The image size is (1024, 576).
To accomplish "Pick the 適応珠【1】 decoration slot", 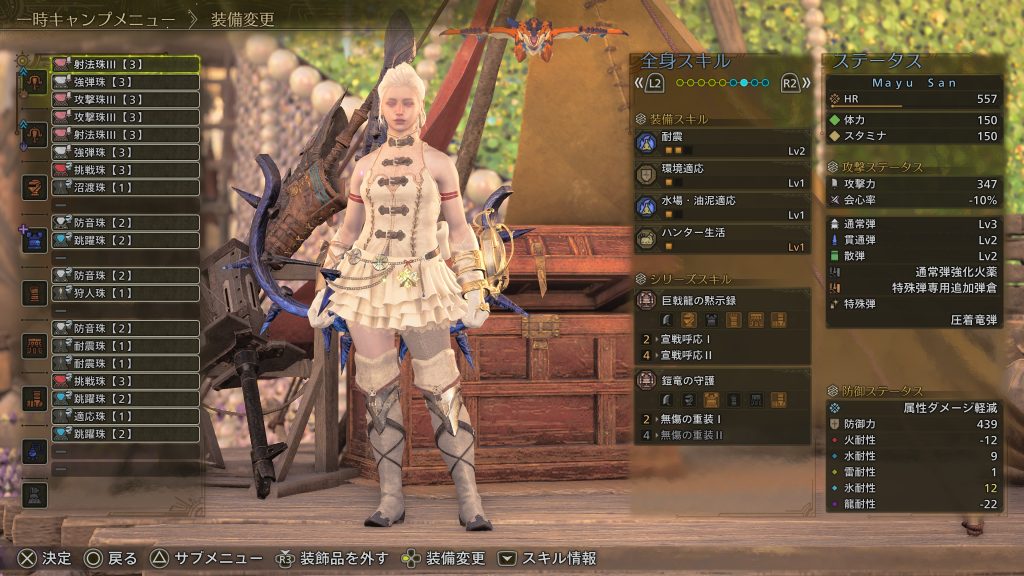I will point(125,416).
